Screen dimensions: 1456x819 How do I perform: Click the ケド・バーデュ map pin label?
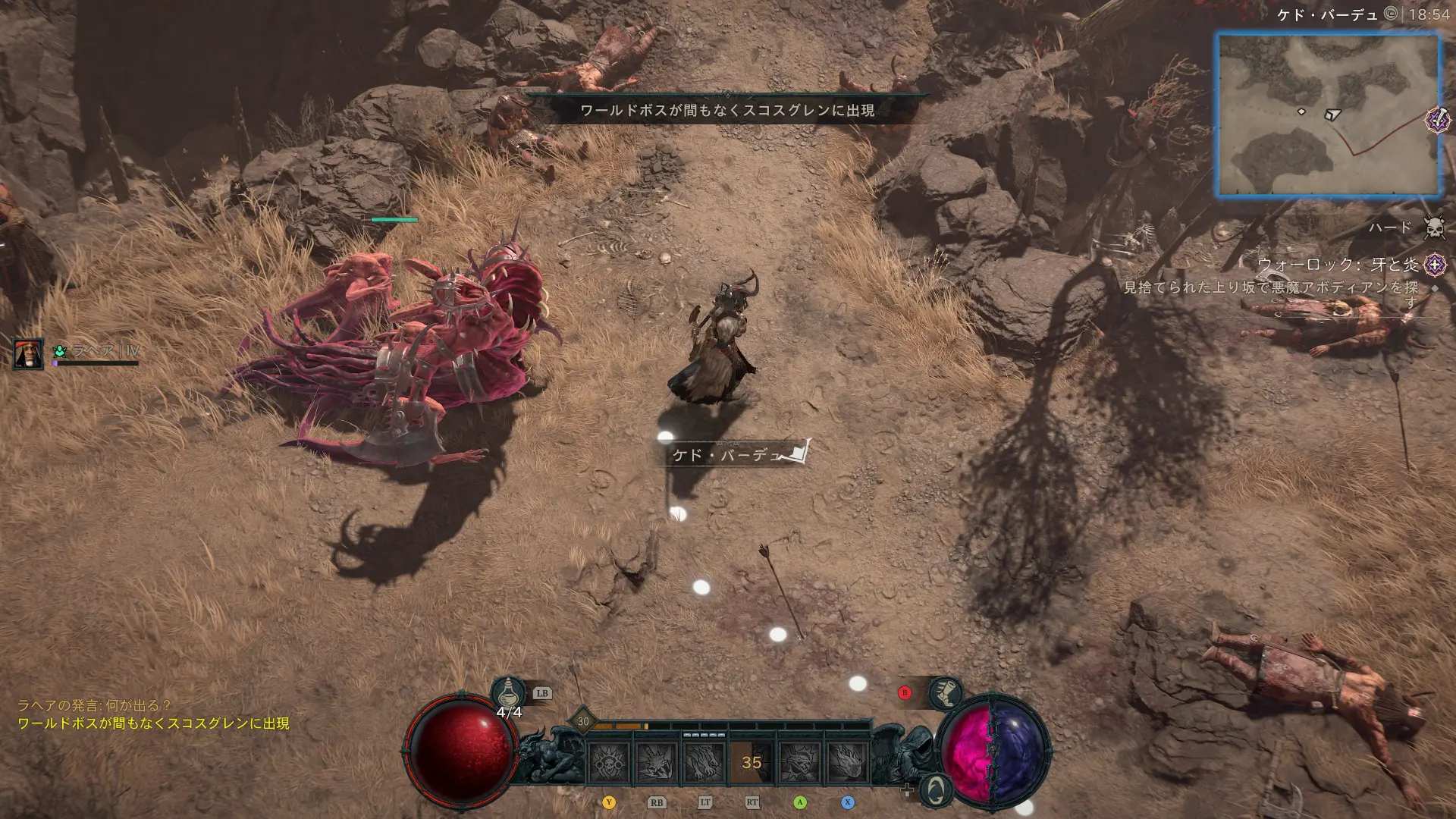click(x=728, y=455)
